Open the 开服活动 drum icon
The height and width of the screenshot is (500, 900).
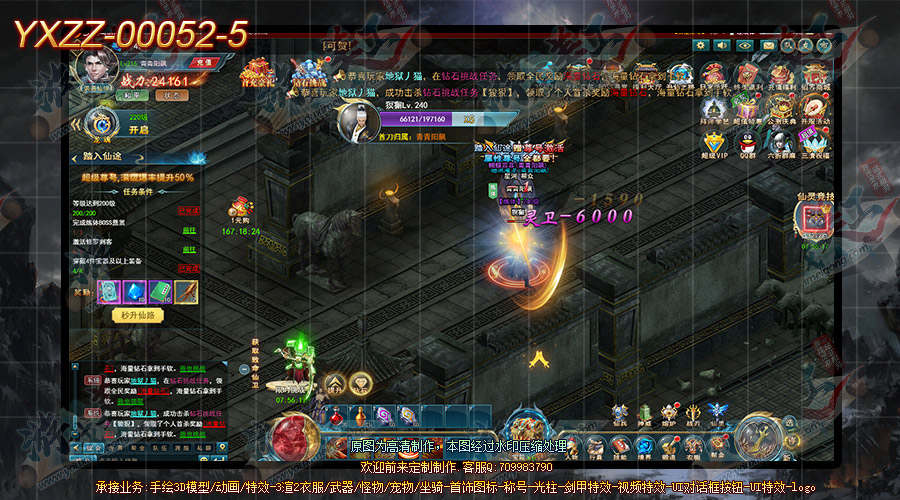[814, 107]
